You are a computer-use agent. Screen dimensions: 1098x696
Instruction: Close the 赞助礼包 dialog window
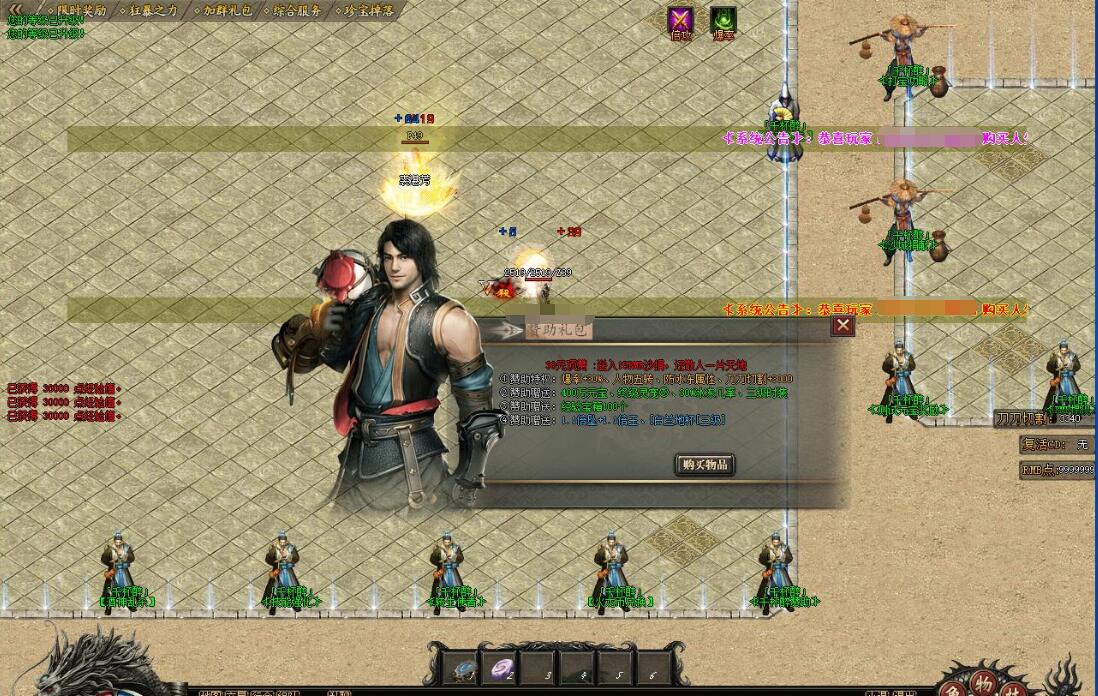(843, 326)
